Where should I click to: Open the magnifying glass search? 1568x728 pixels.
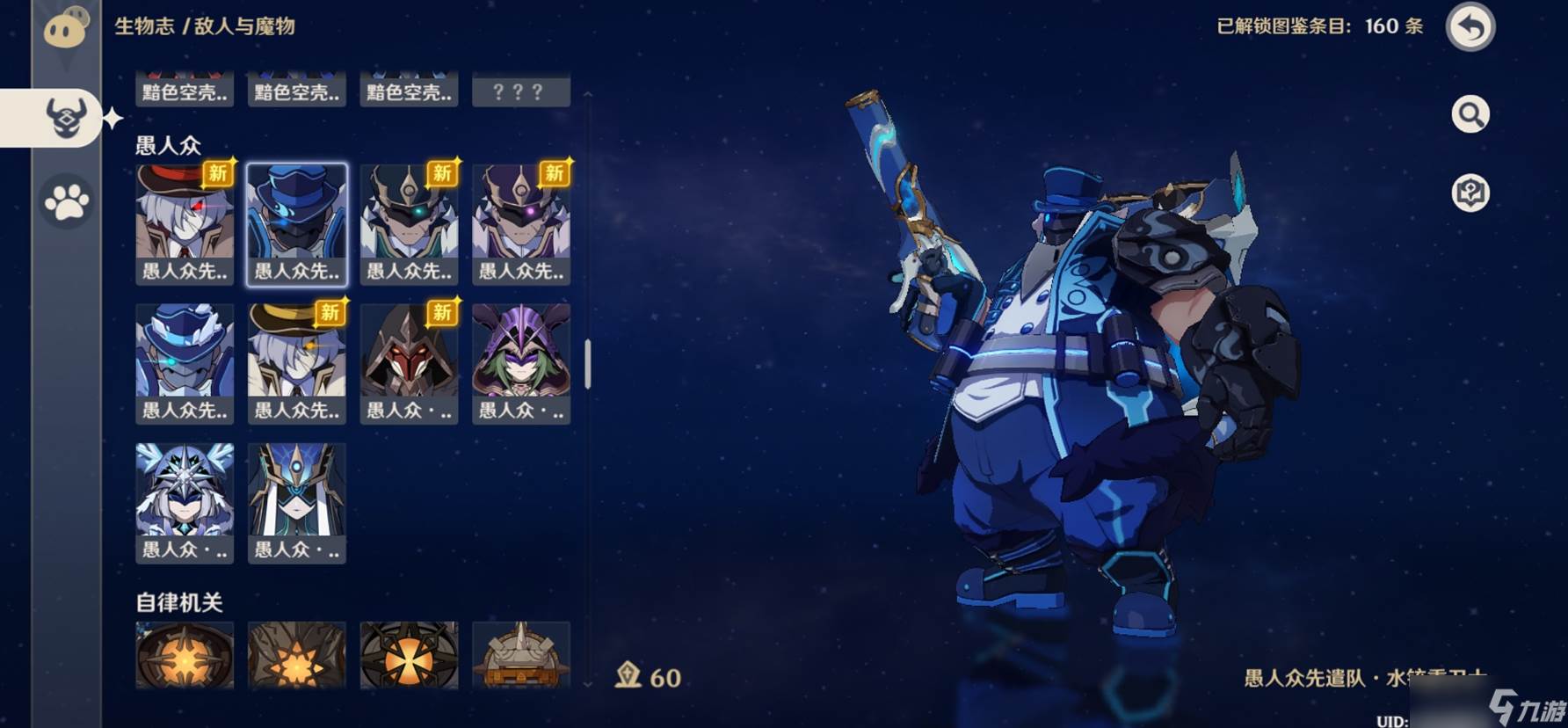[x=1470, y=114]
